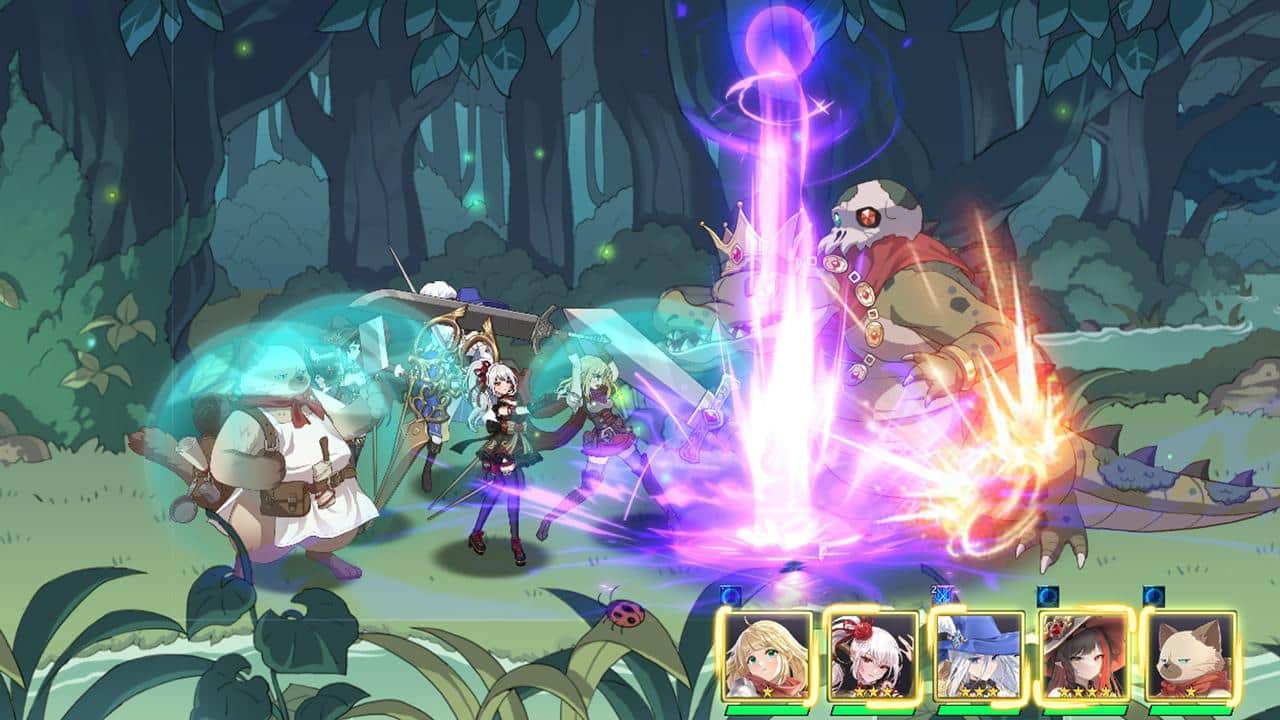Select the blonde green-eyed hero portrait
The image size is (1280, 720).
(768, 654)
